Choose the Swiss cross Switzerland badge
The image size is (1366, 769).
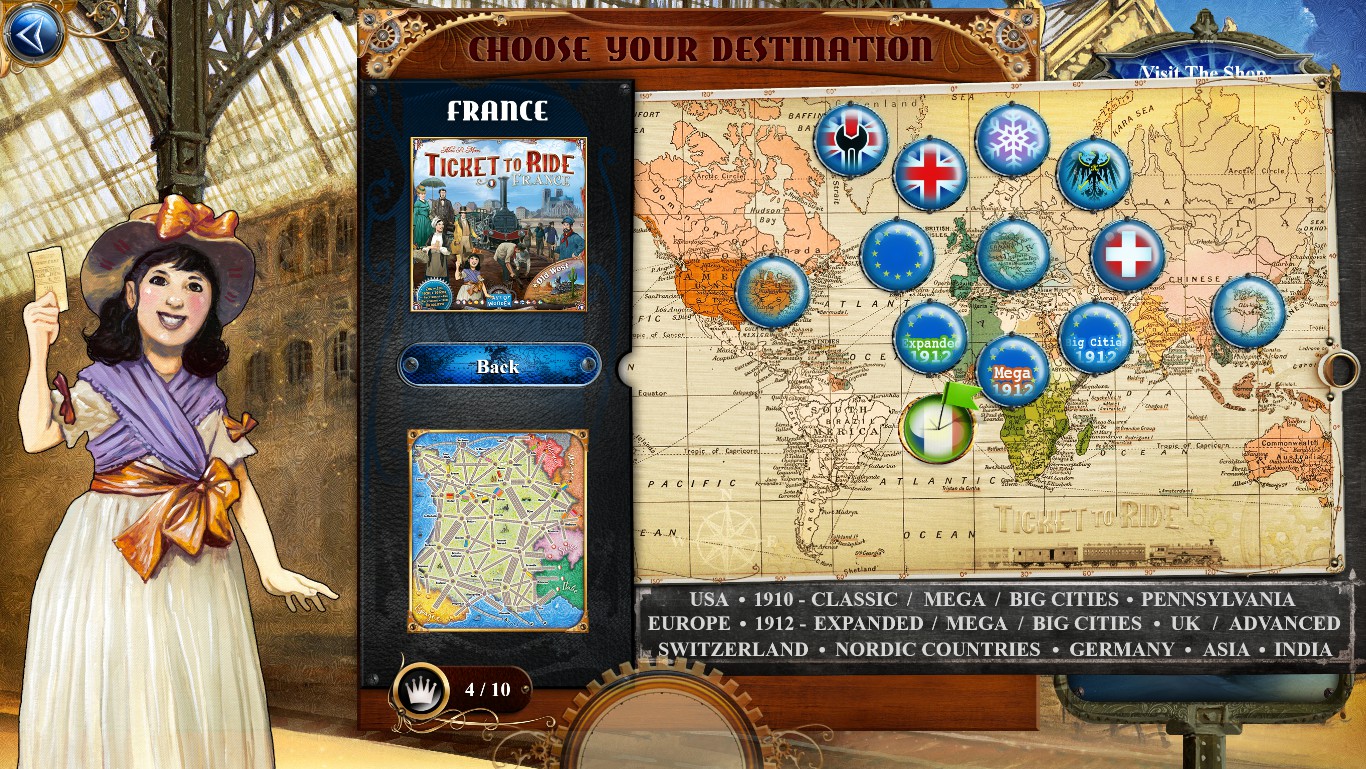click(x=1128, y=255)
